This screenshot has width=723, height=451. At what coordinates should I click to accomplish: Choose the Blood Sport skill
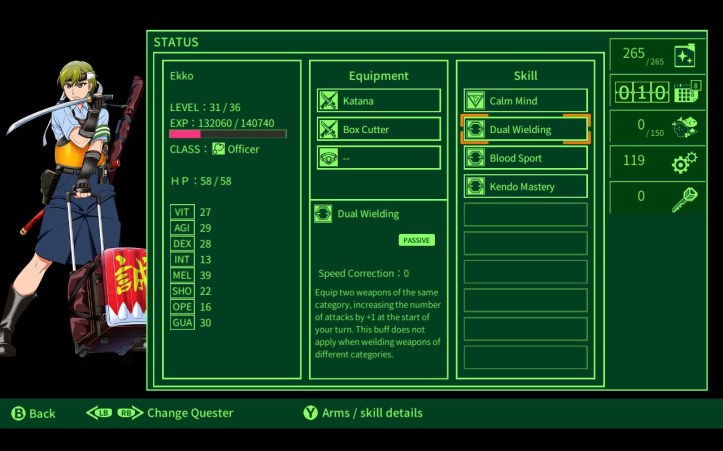[x=525, y=158]
